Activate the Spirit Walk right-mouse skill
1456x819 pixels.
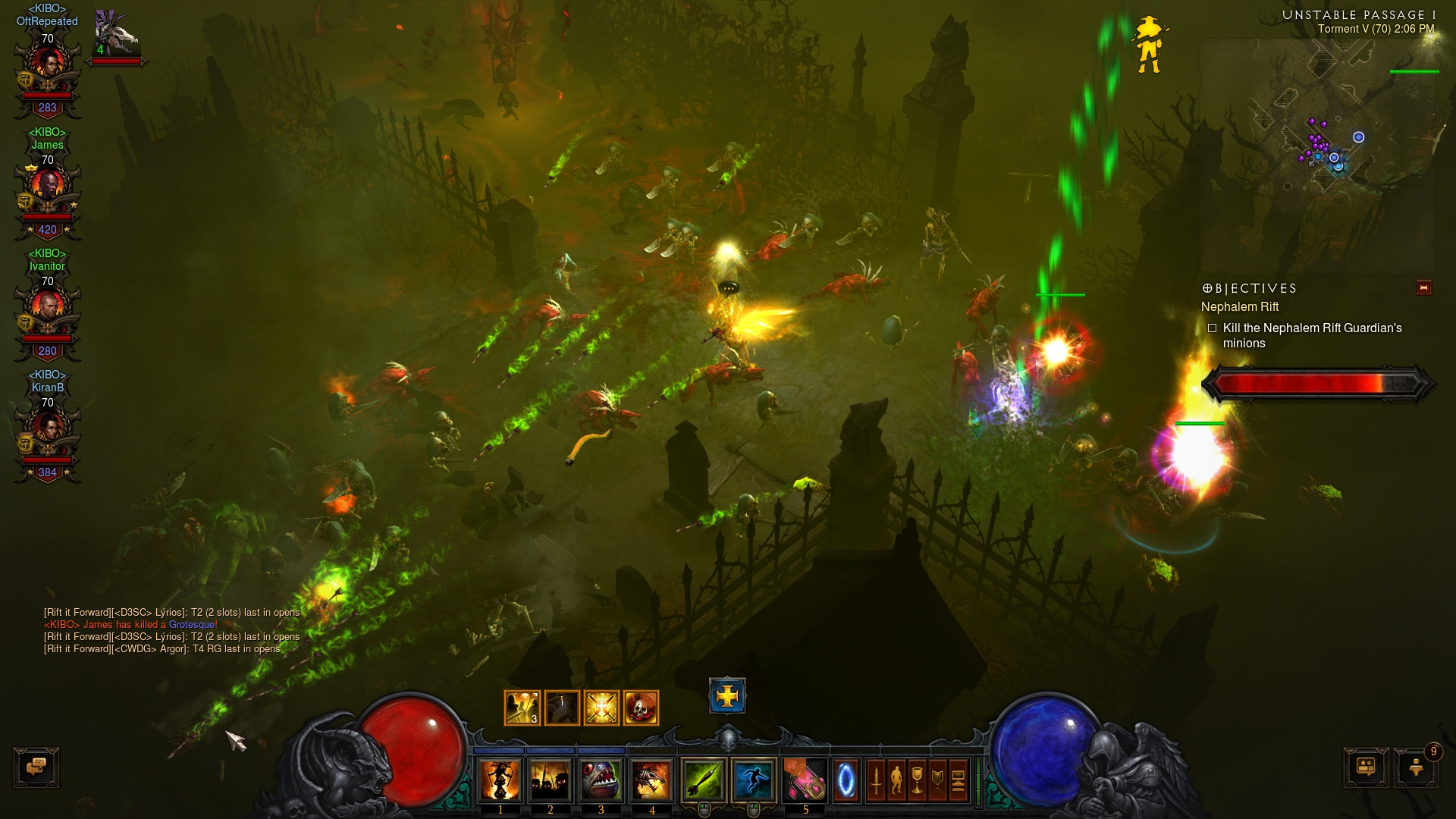click(753, 780)
